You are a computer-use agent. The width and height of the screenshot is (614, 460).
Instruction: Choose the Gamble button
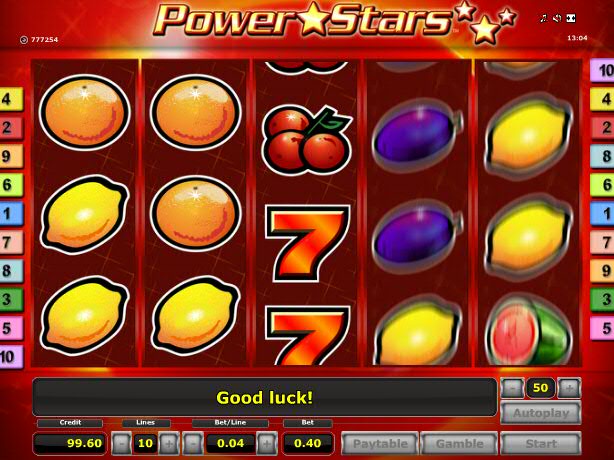coord(459,443)
